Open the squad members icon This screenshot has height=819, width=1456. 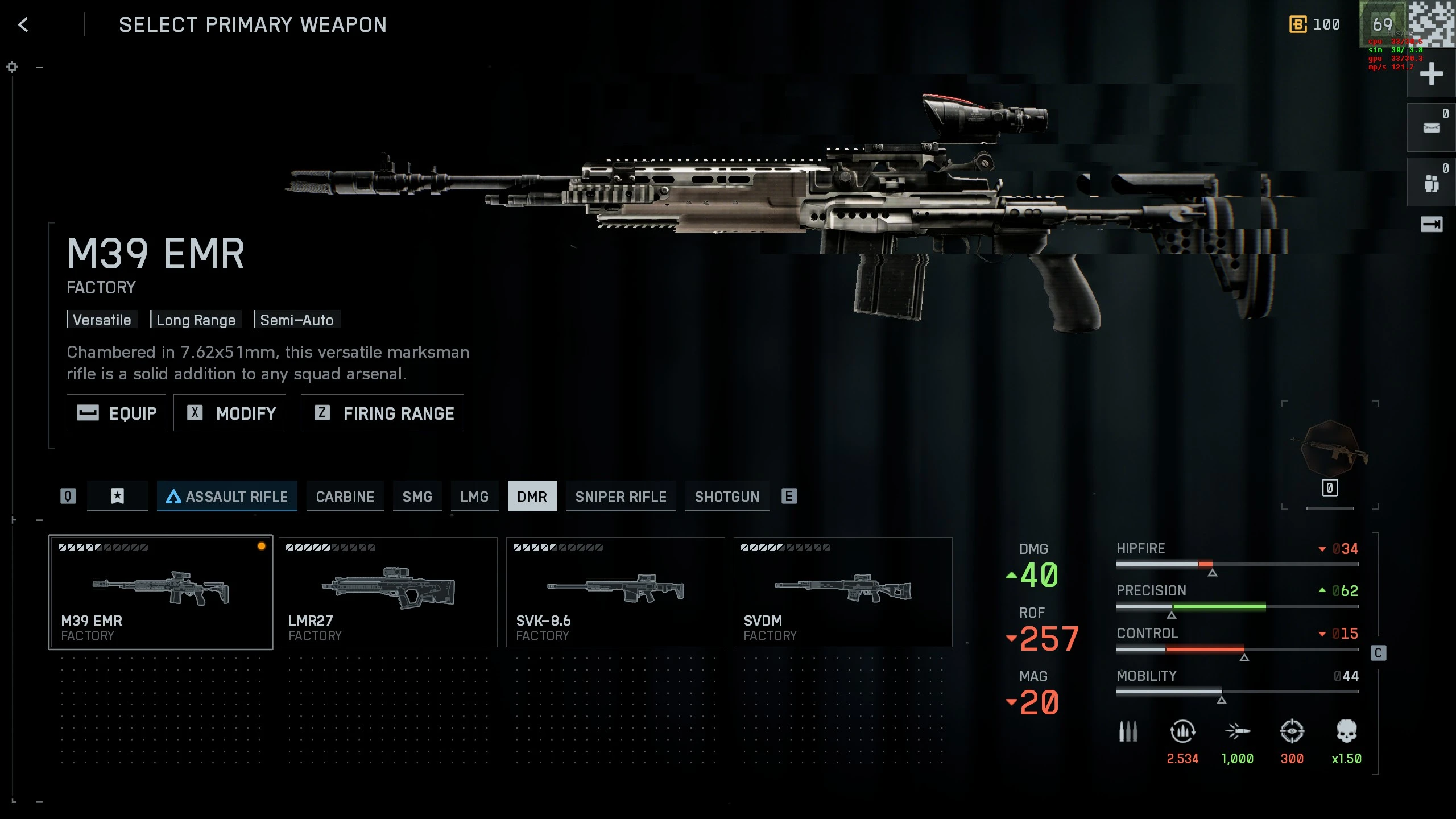[x=1431, y=183]
